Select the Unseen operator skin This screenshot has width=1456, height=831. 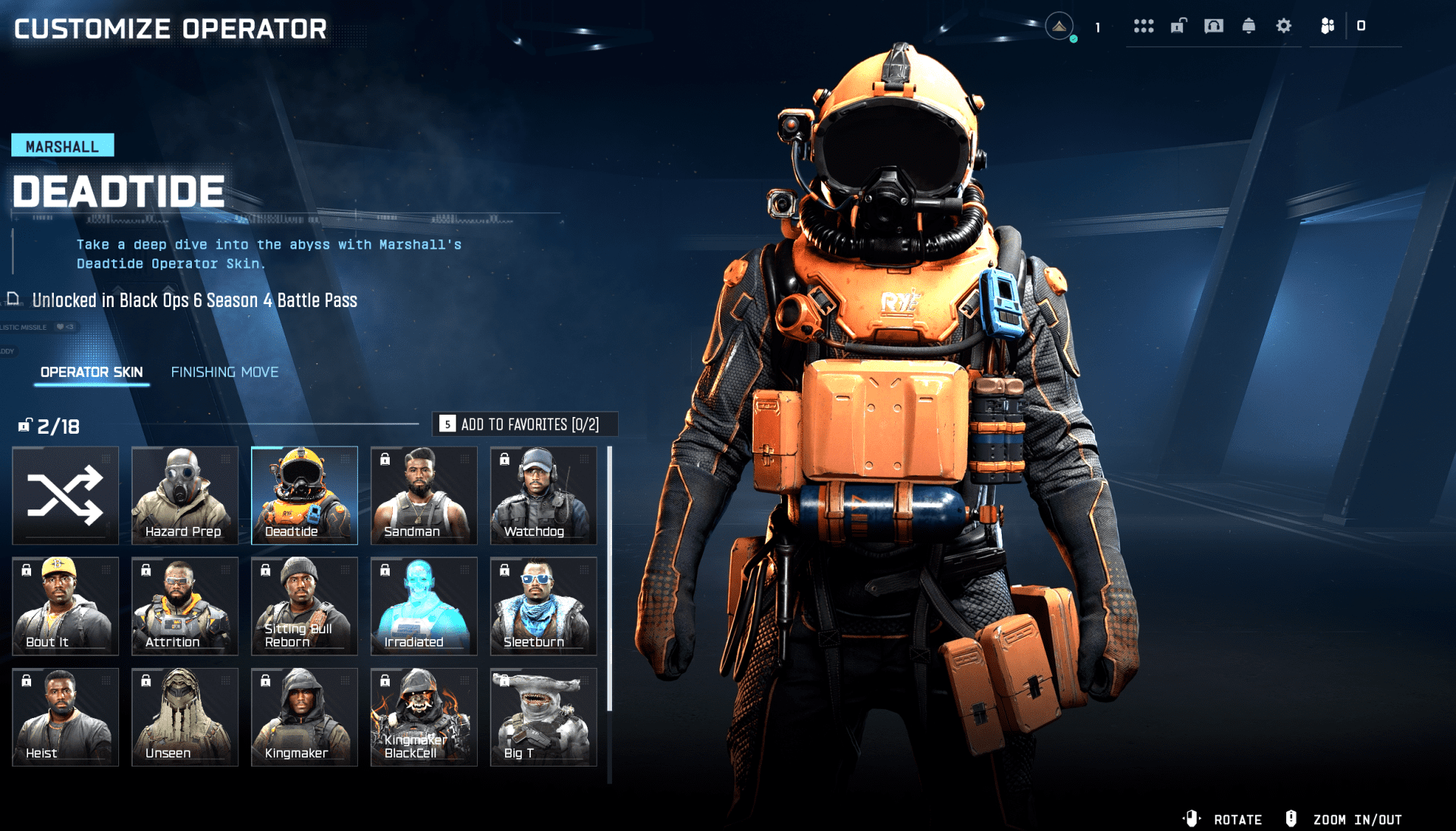tap(184, 717)
